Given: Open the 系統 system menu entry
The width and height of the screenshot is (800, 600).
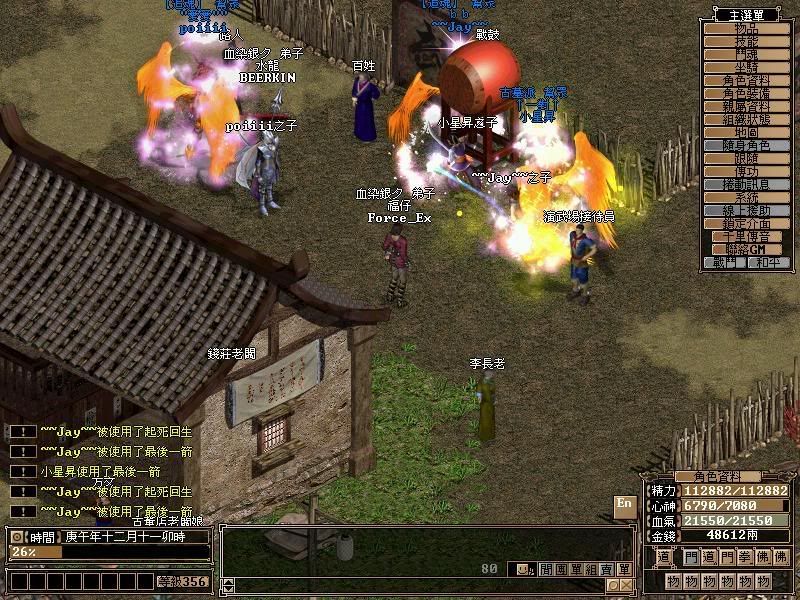Looking at the screenshot, I should click(x=746, y=197).
